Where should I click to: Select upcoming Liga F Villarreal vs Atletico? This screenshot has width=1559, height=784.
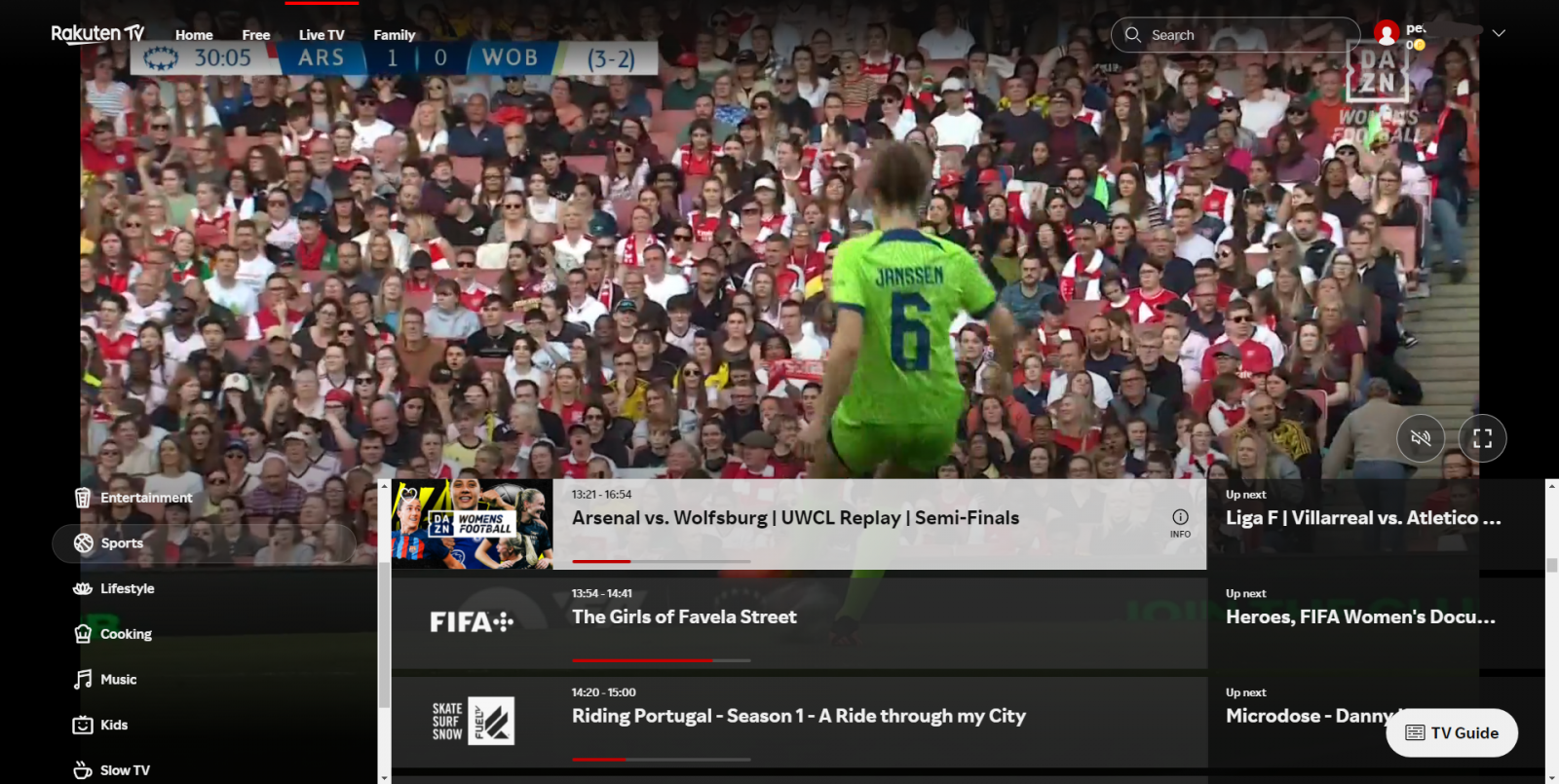tap(1354, 517)
